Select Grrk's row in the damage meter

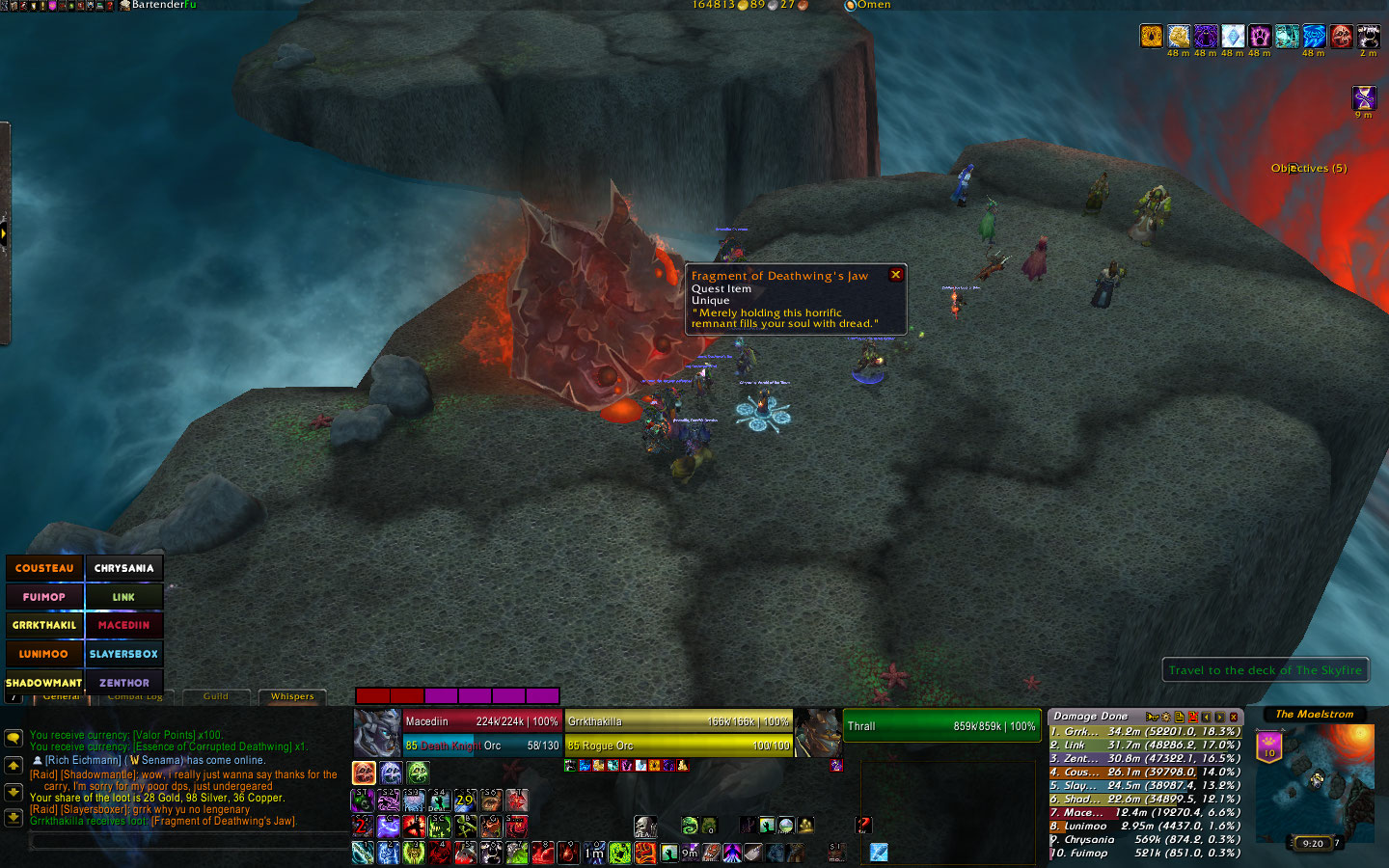(x=1145, y=731)
